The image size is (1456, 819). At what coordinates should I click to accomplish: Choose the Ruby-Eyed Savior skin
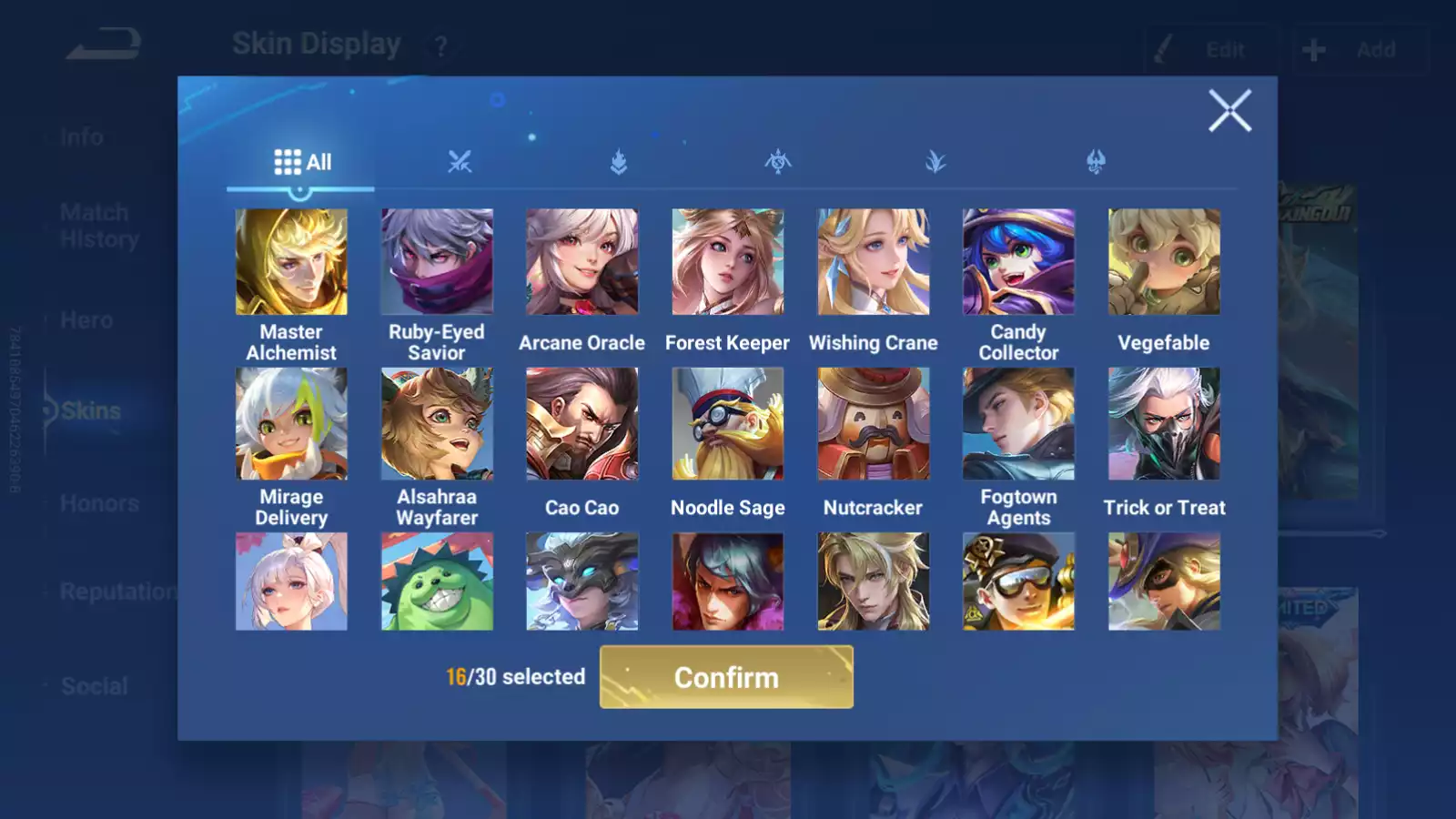(437, 262)
